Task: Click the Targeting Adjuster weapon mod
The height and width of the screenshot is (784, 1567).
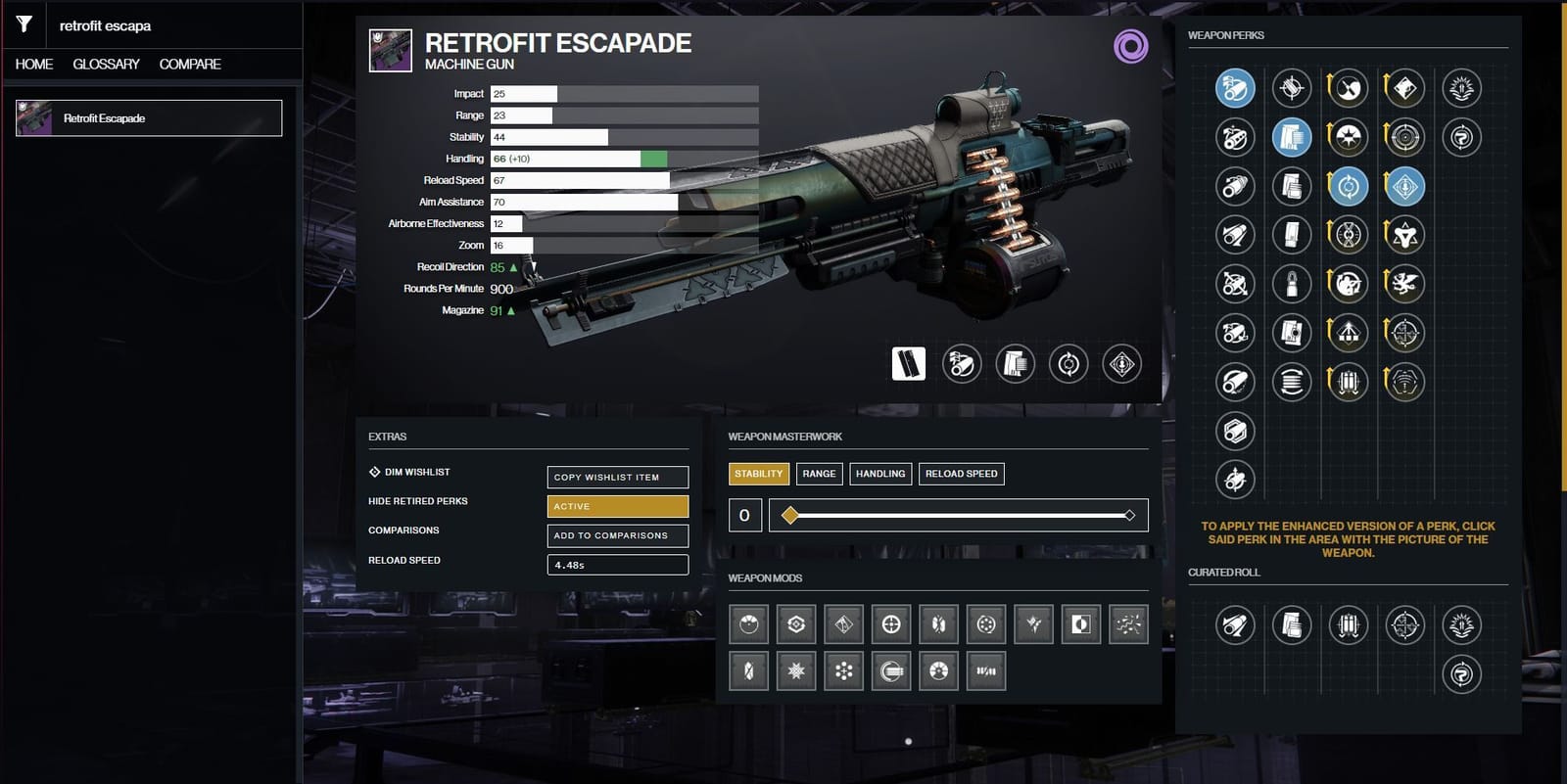Action: click(x=890, y=623)
